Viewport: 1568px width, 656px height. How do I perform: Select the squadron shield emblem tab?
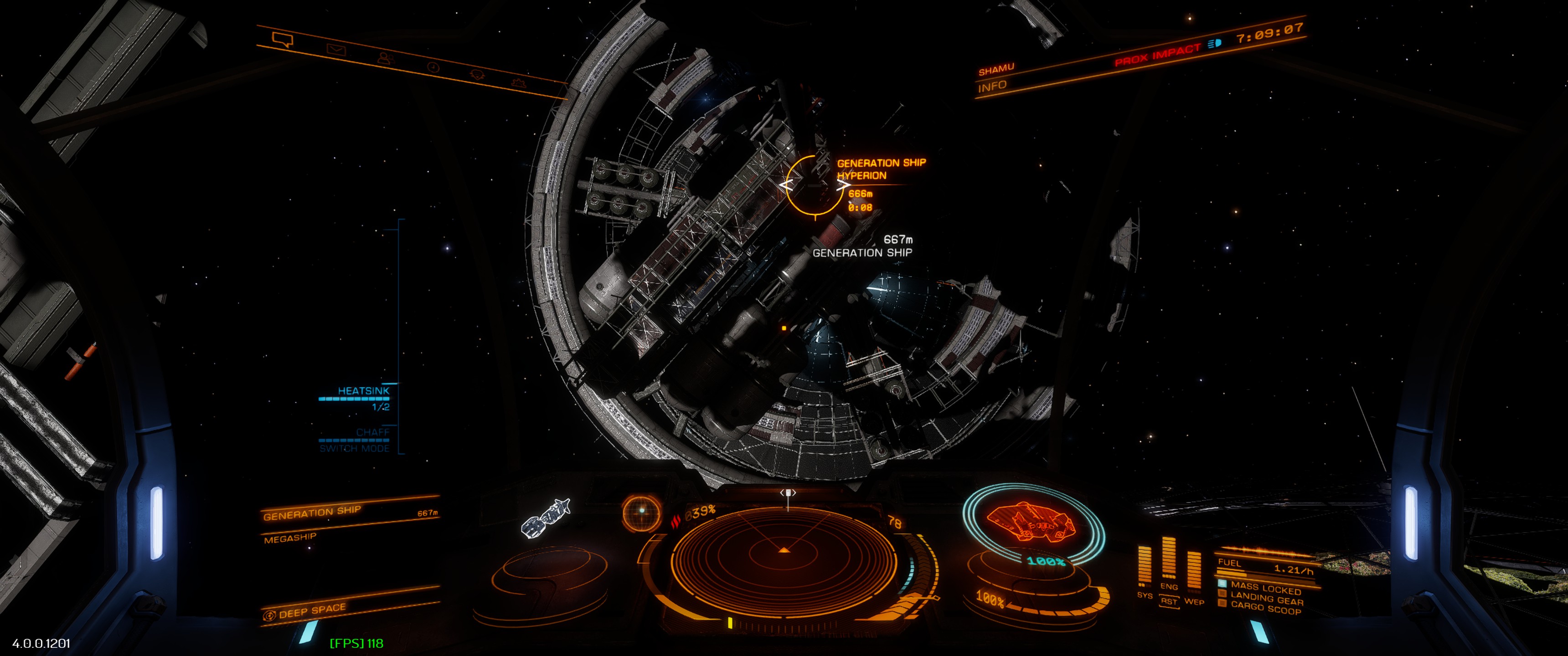click(477, 74)
